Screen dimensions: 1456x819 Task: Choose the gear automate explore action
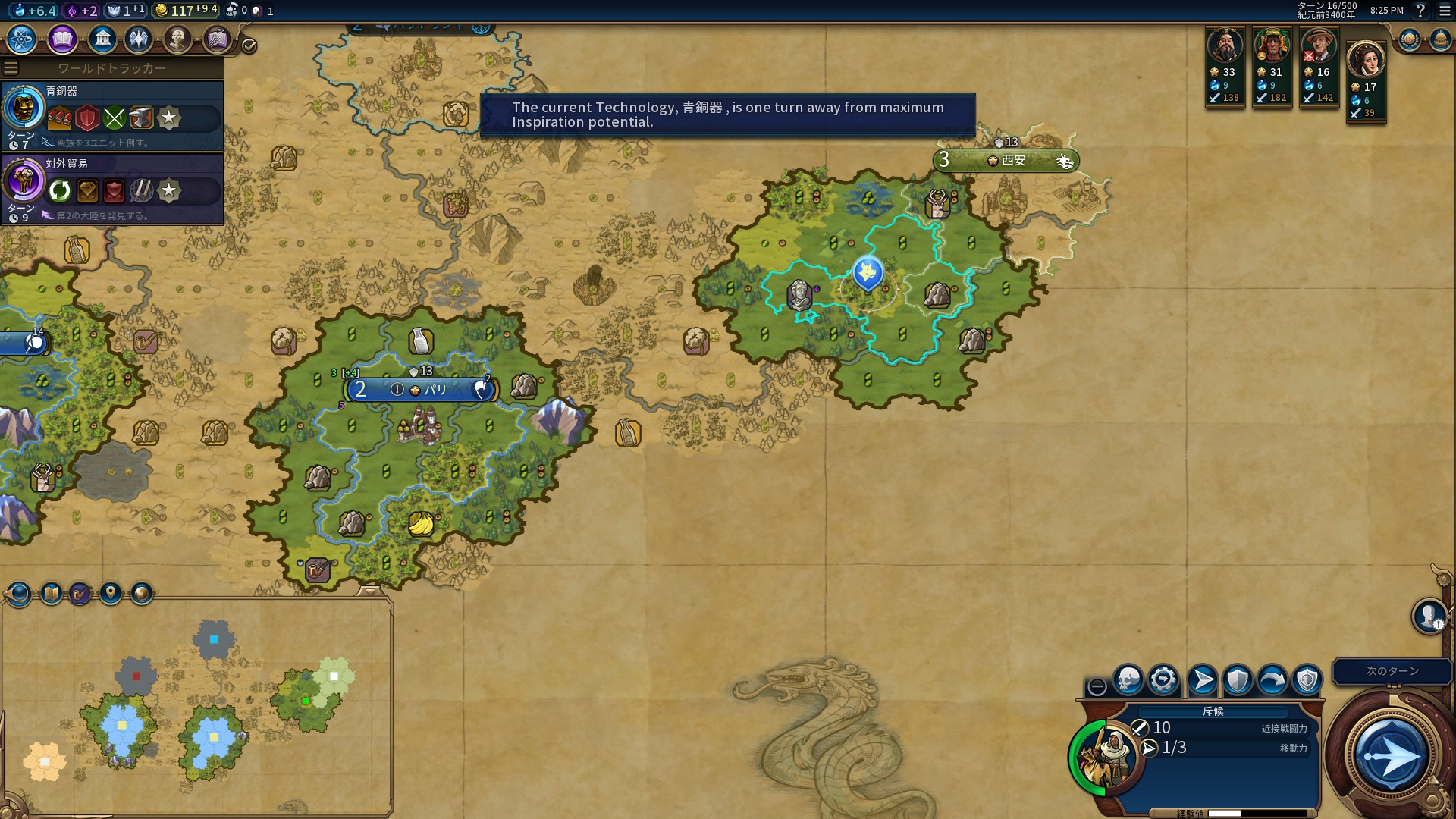click(1163, 679)
